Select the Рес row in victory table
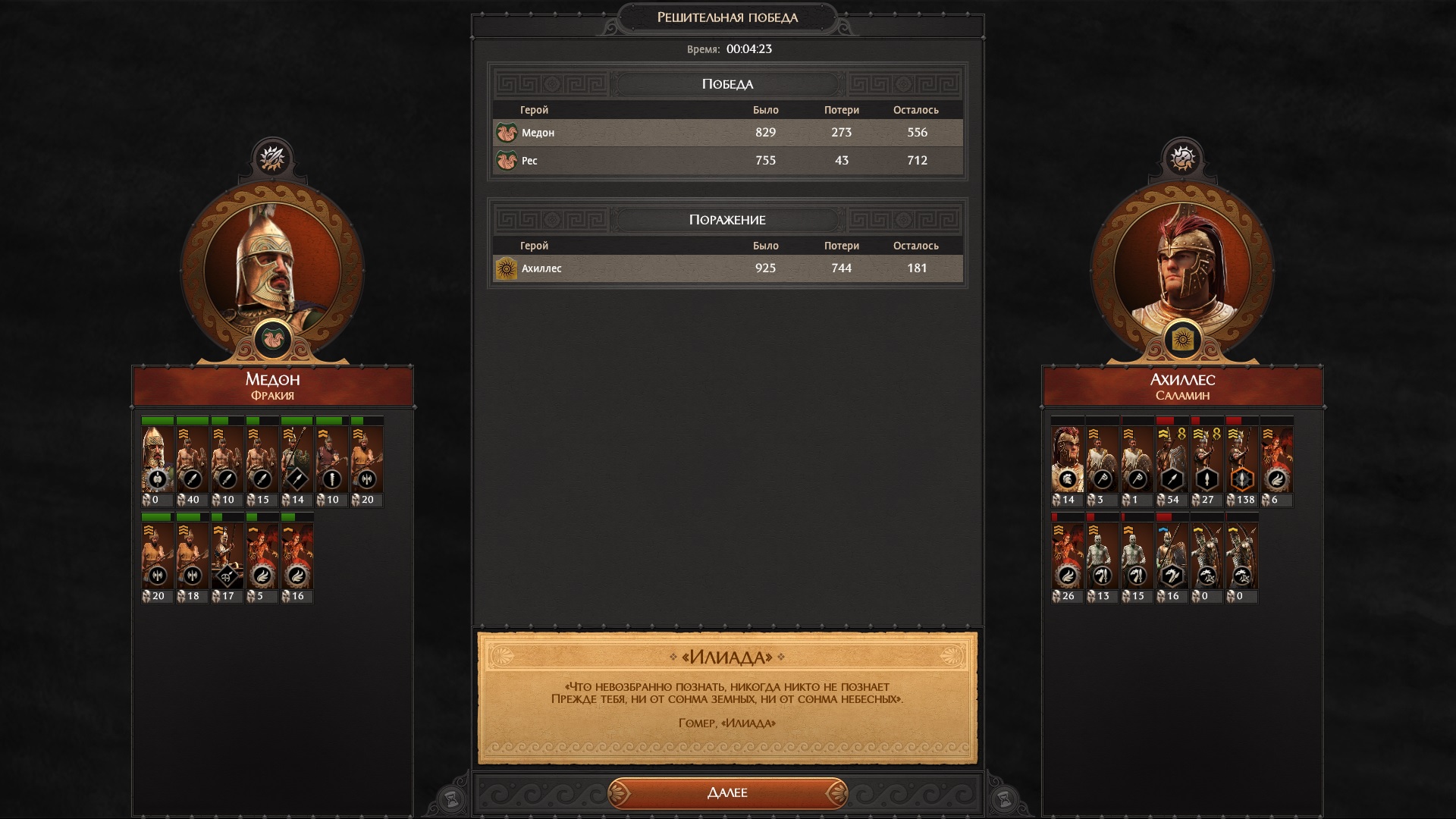 (x=727, y=161)
